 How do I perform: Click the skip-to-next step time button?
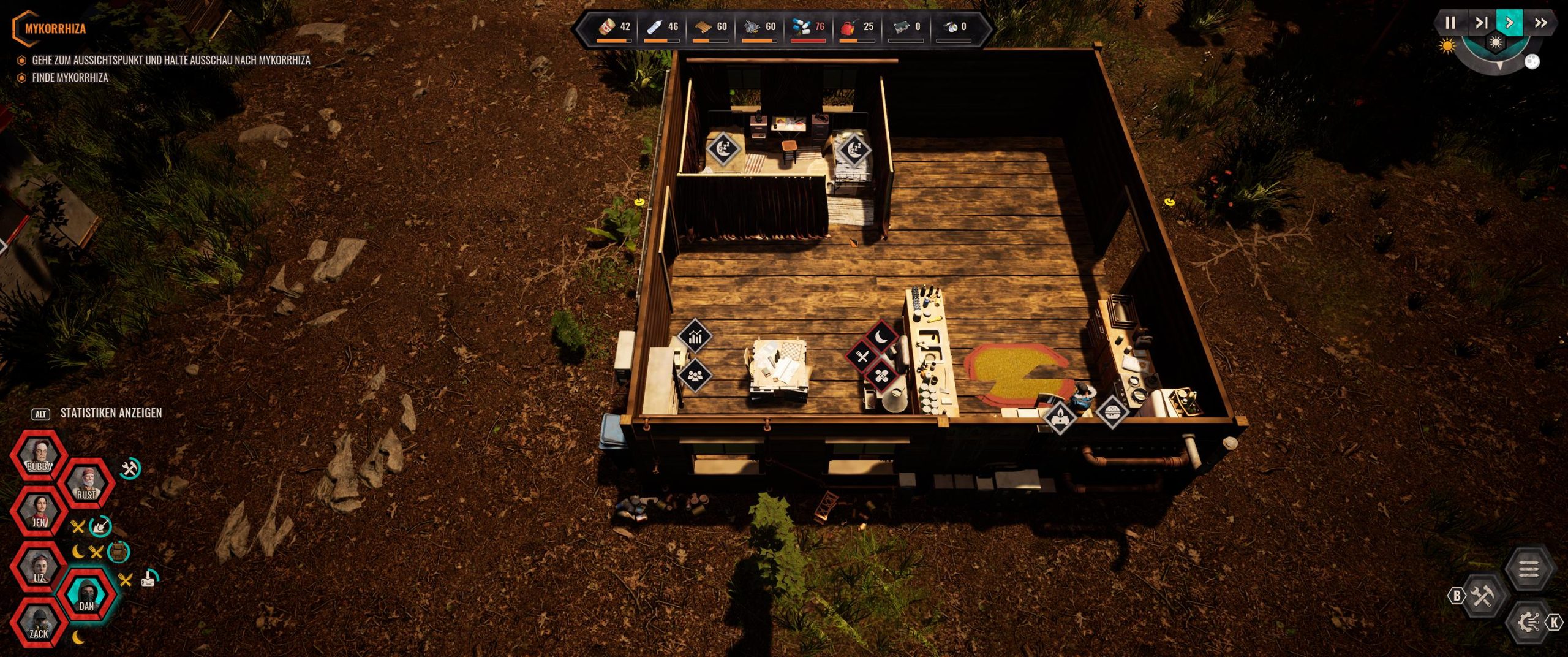pyautogui.click(x=1480, y=23)
